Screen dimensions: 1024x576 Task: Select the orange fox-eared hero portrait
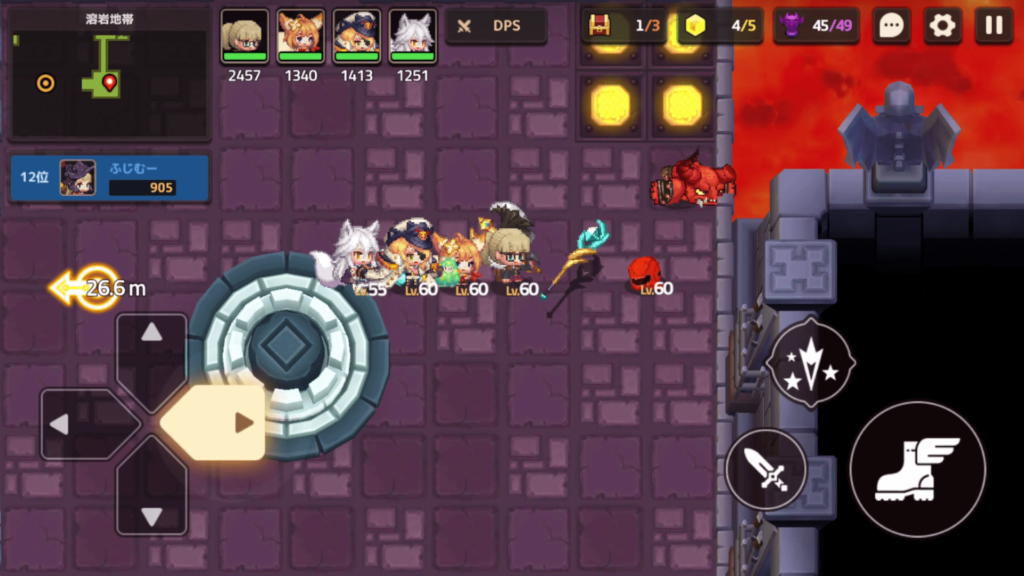301,37
